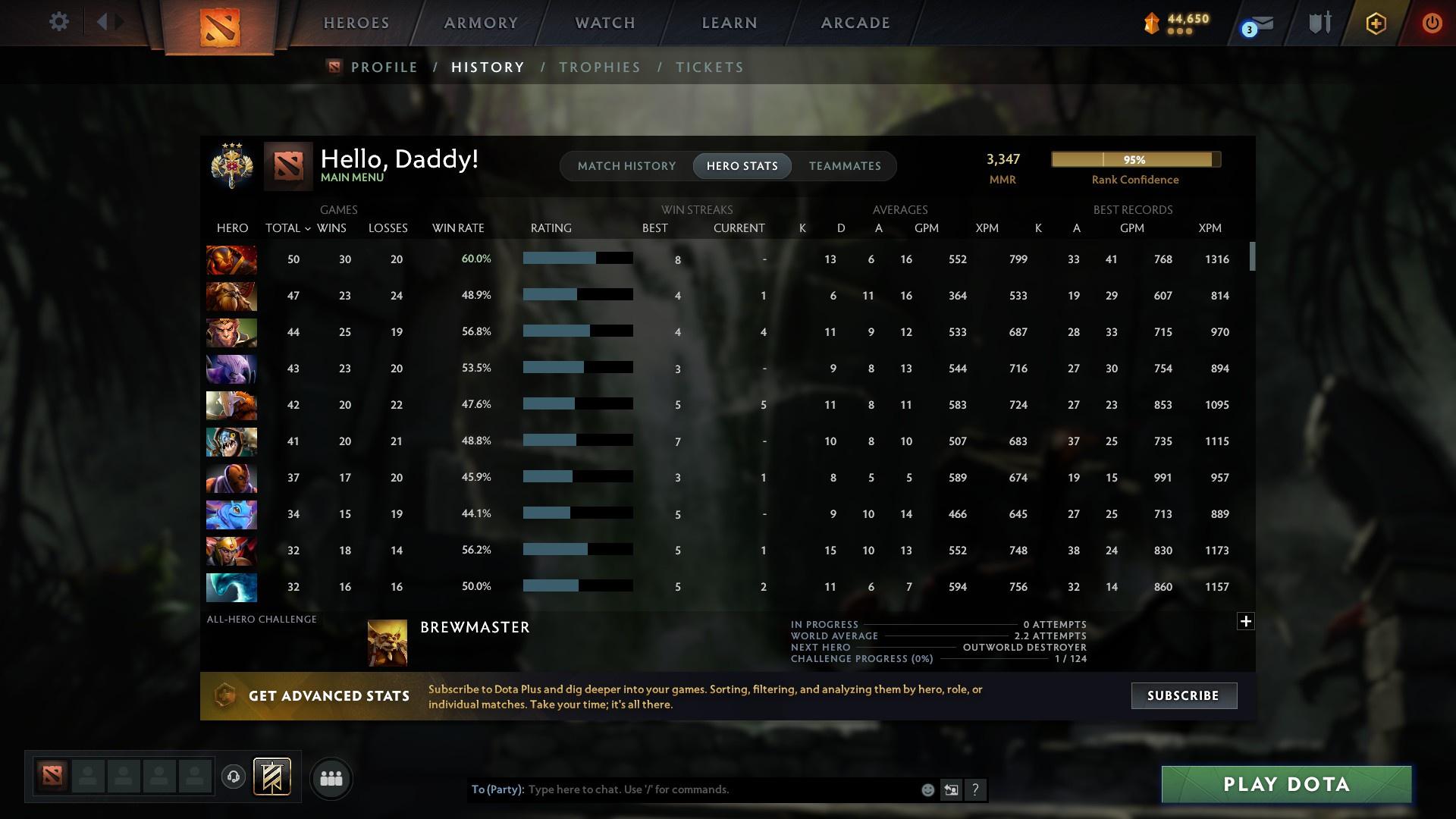Expand All-Hero Challenge with the plus button
This screenshot has height=819, width=1456.
1244,621
